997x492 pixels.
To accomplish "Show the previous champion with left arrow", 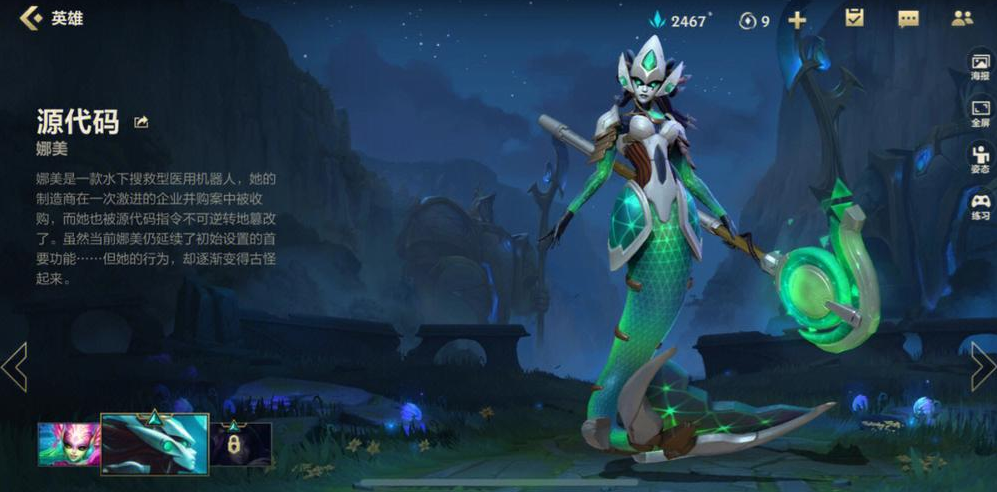I will pyautogui.click(x=15, y=367).
